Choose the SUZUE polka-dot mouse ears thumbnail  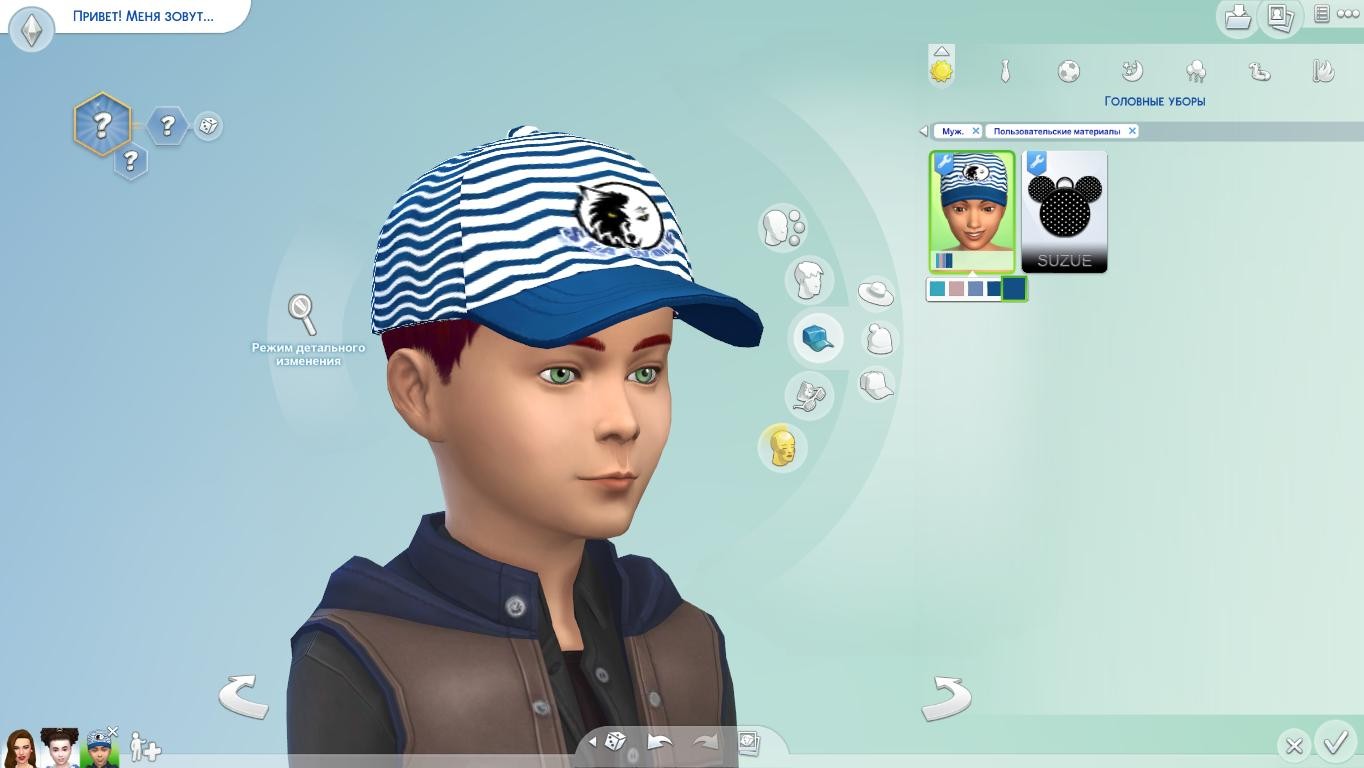(1064, 211)
